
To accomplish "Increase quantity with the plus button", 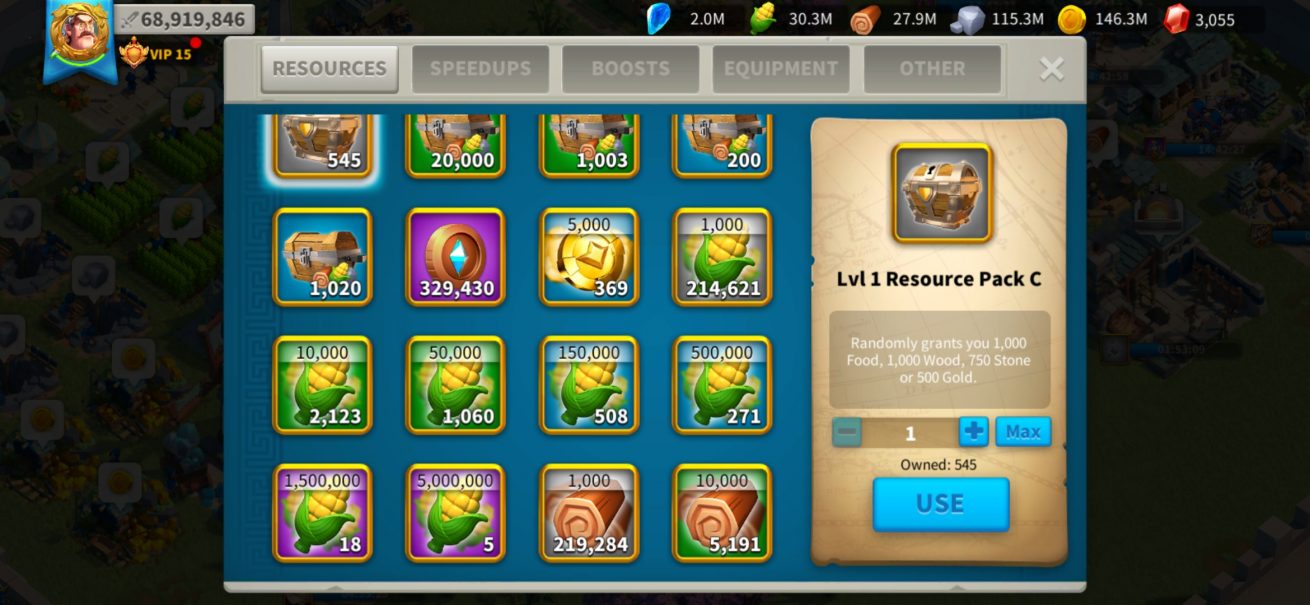I will coord(973,432).
